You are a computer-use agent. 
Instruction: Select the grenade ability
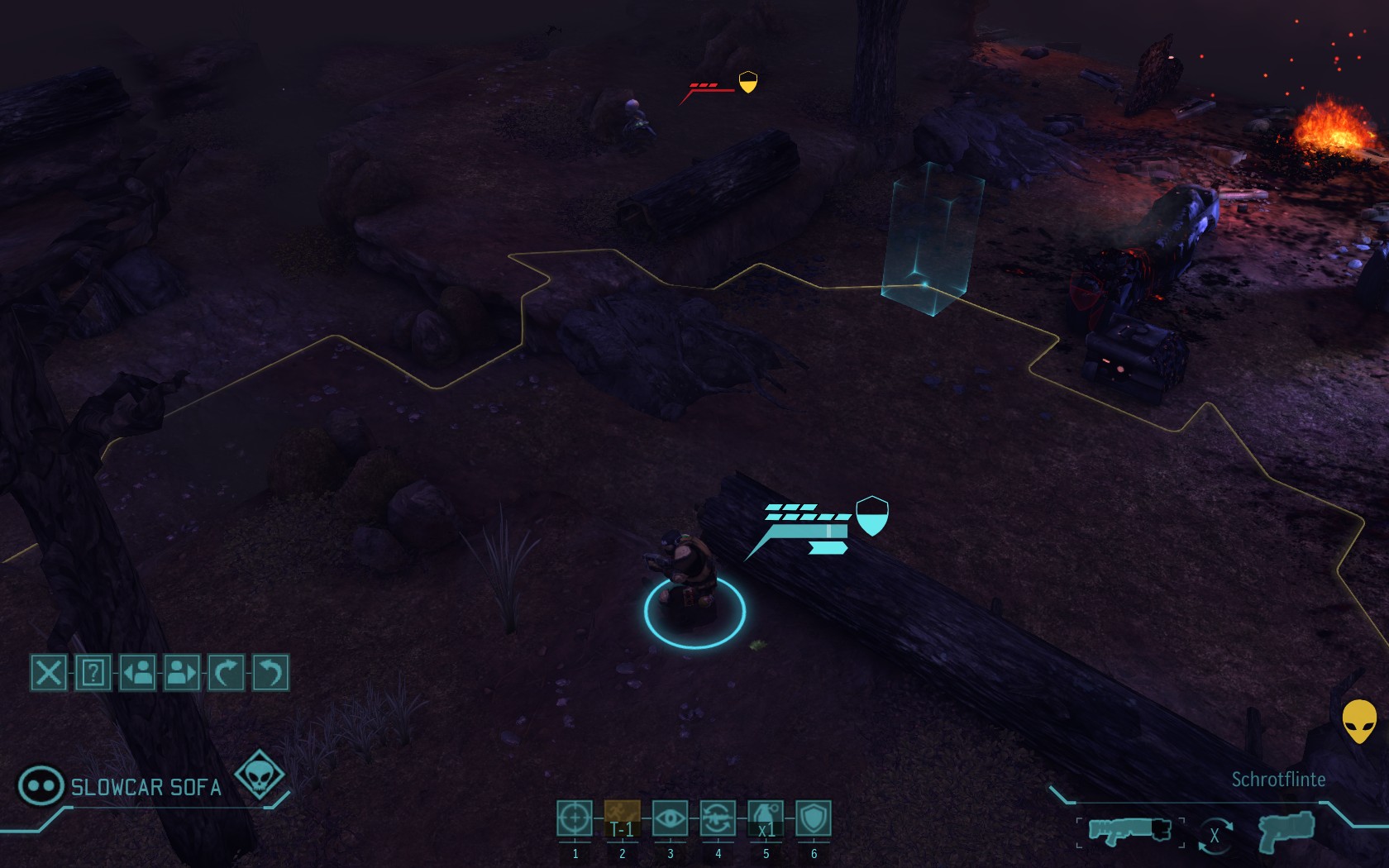tap(766, 818)
